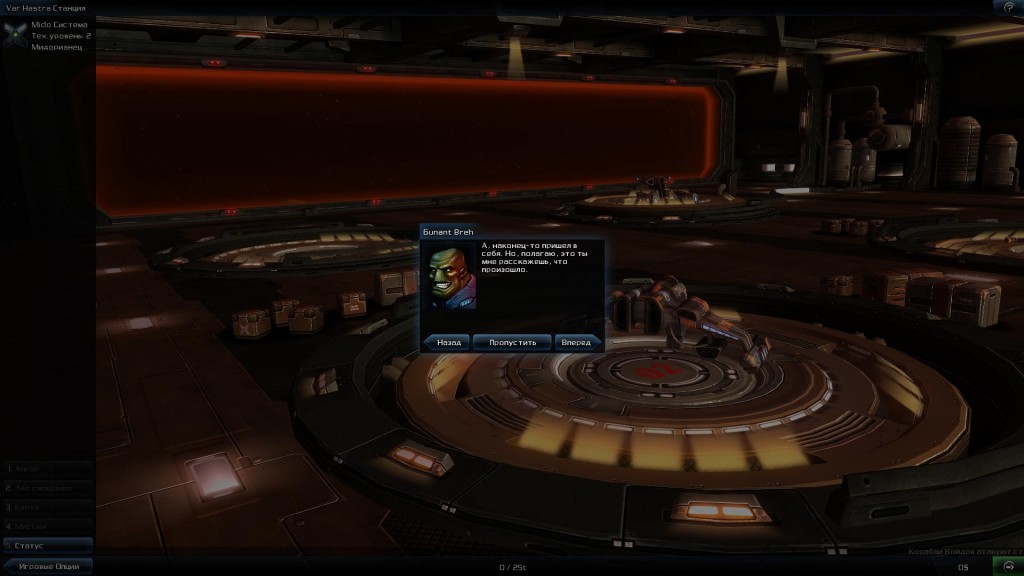Advance the dialogue with Вперед
Image resolution: width=1024 pixels, height=576 pixels.
click(577, 342)
